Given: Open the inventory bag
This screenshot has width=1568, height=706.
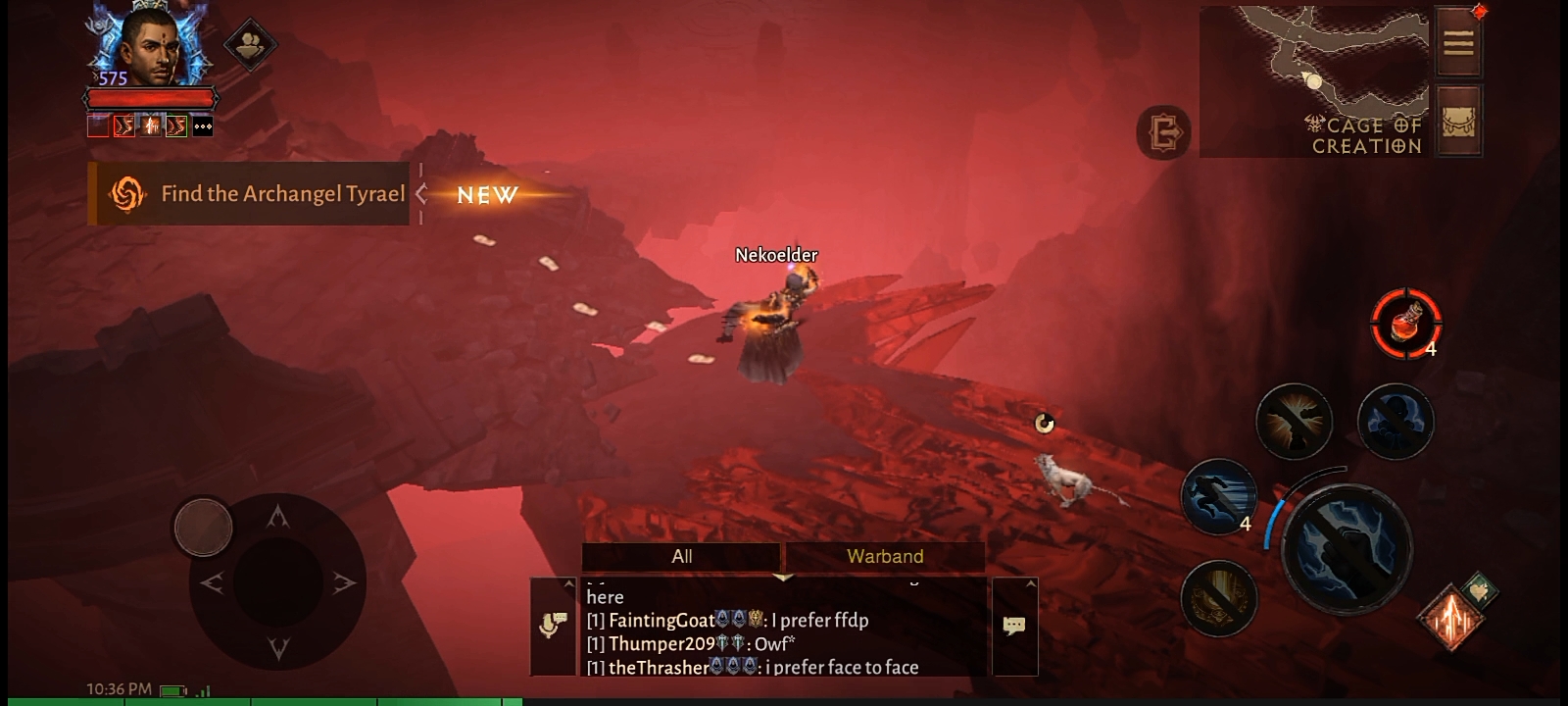Looking at the screenshot, I should [x=1458, y=121].
